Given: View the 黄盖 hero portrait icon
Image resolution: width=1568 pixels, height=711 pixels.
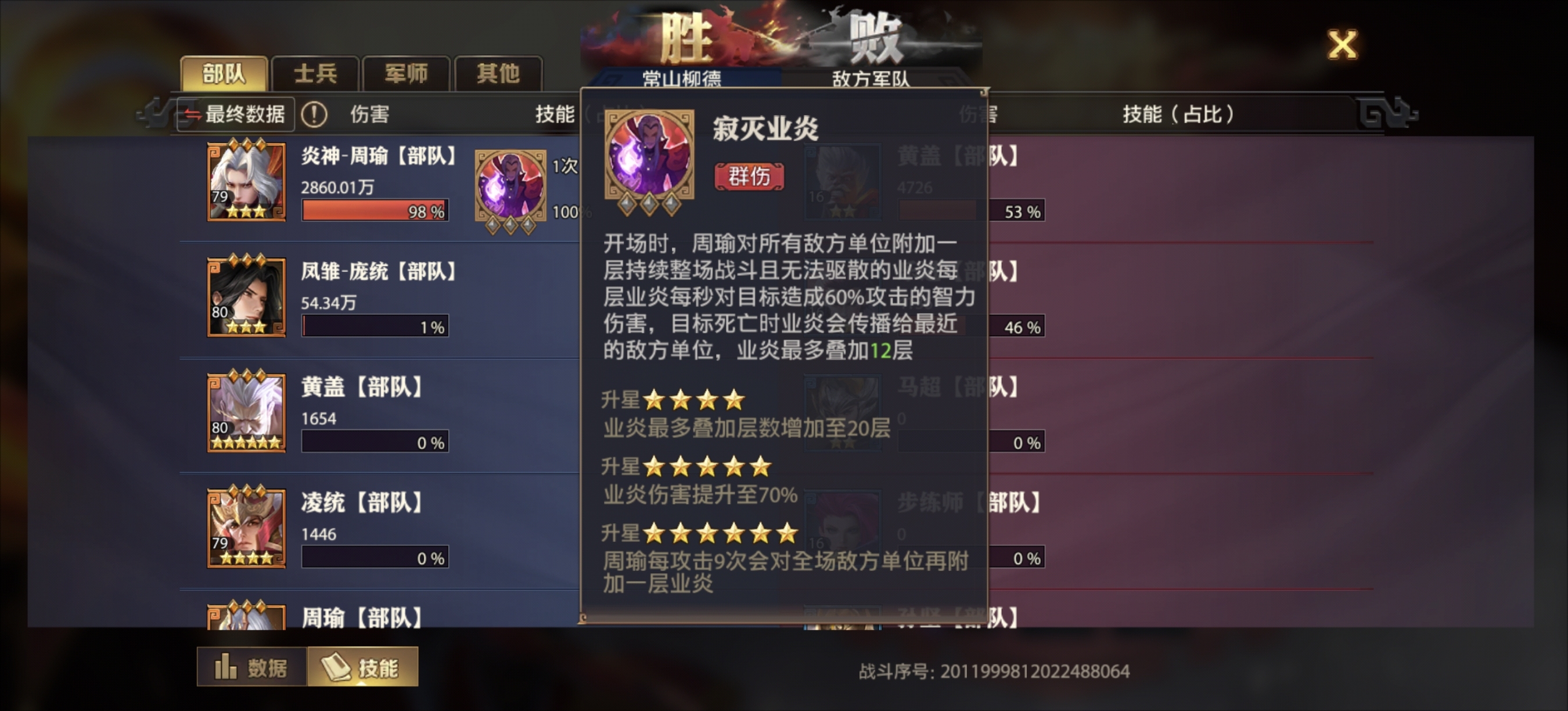Looking at the screenshot, I should coord(246,414).
